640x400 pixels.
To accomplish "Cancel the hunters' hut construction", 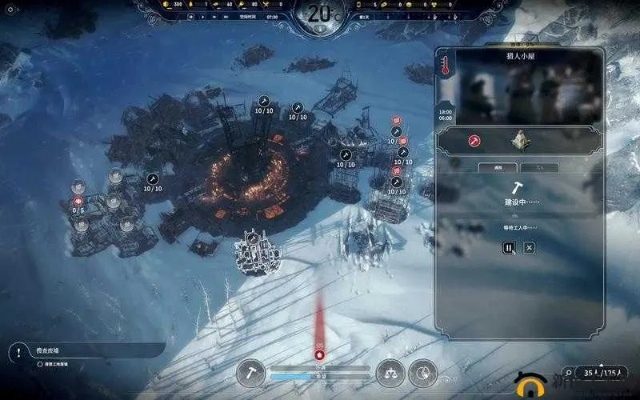I will 529,248.
